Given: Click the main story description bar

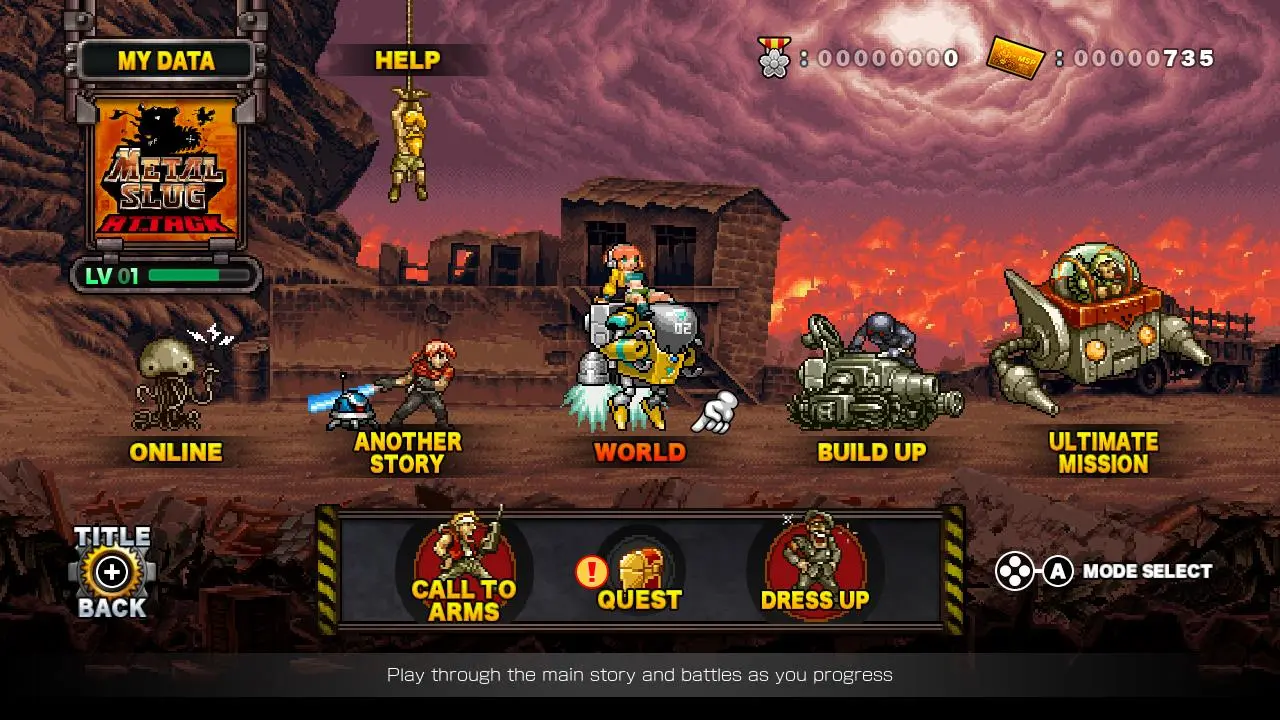Looking at the screenshot, I should [640, 674].
